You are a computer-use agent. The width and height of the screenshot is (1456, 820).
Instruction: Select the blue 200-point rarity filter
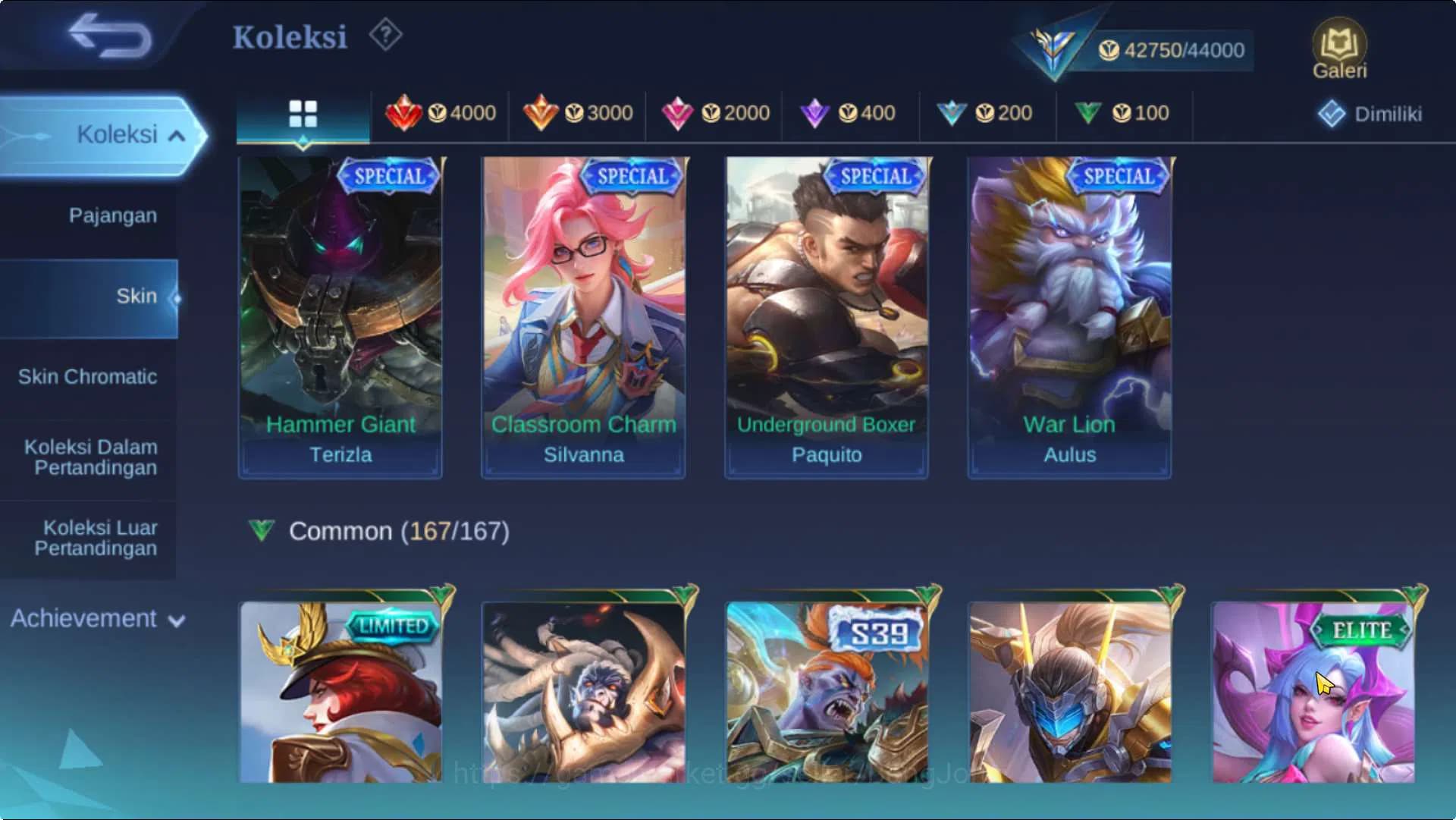tap(953, 113)
